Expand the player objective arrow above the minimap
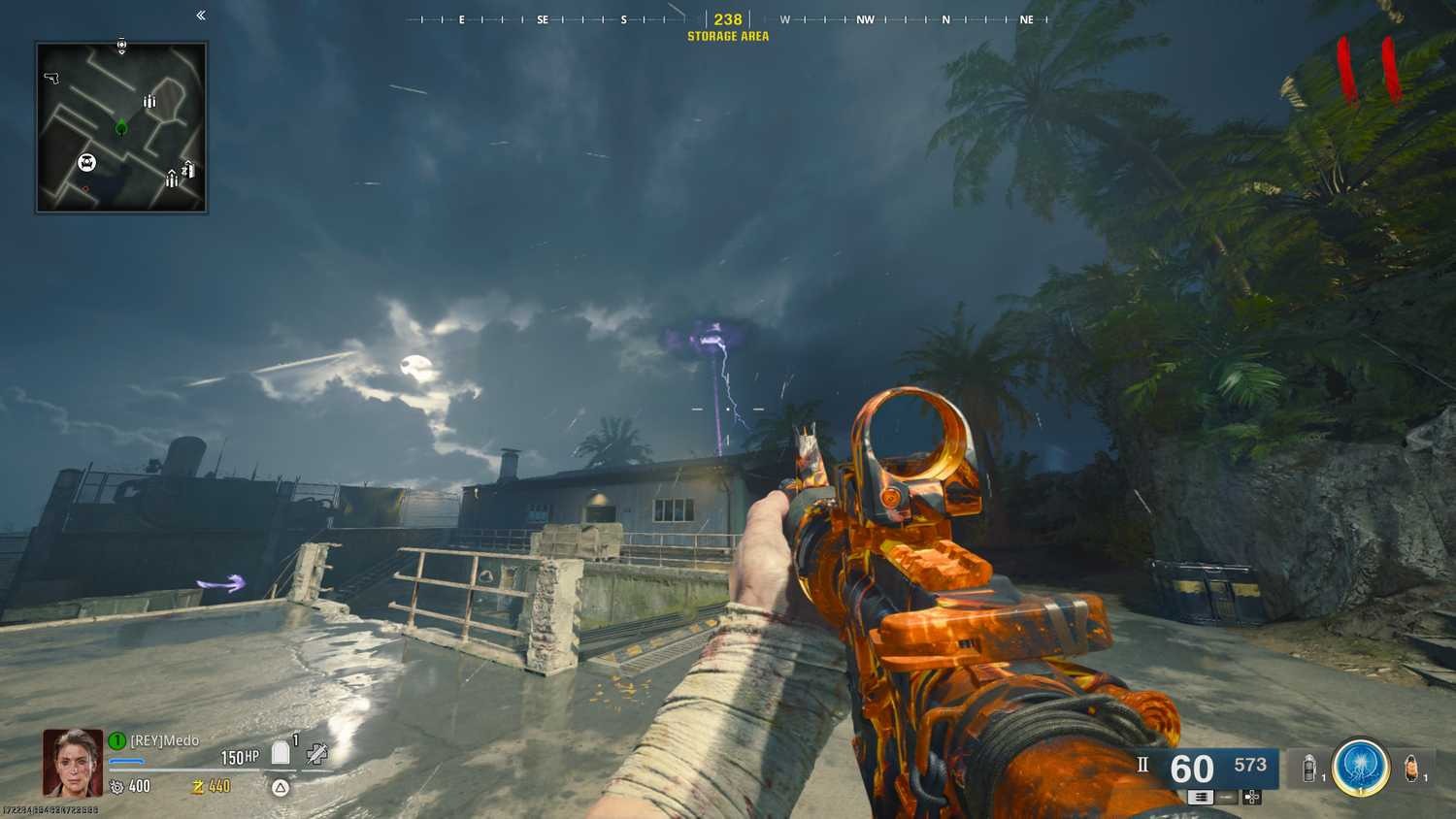 pos(121,45)
